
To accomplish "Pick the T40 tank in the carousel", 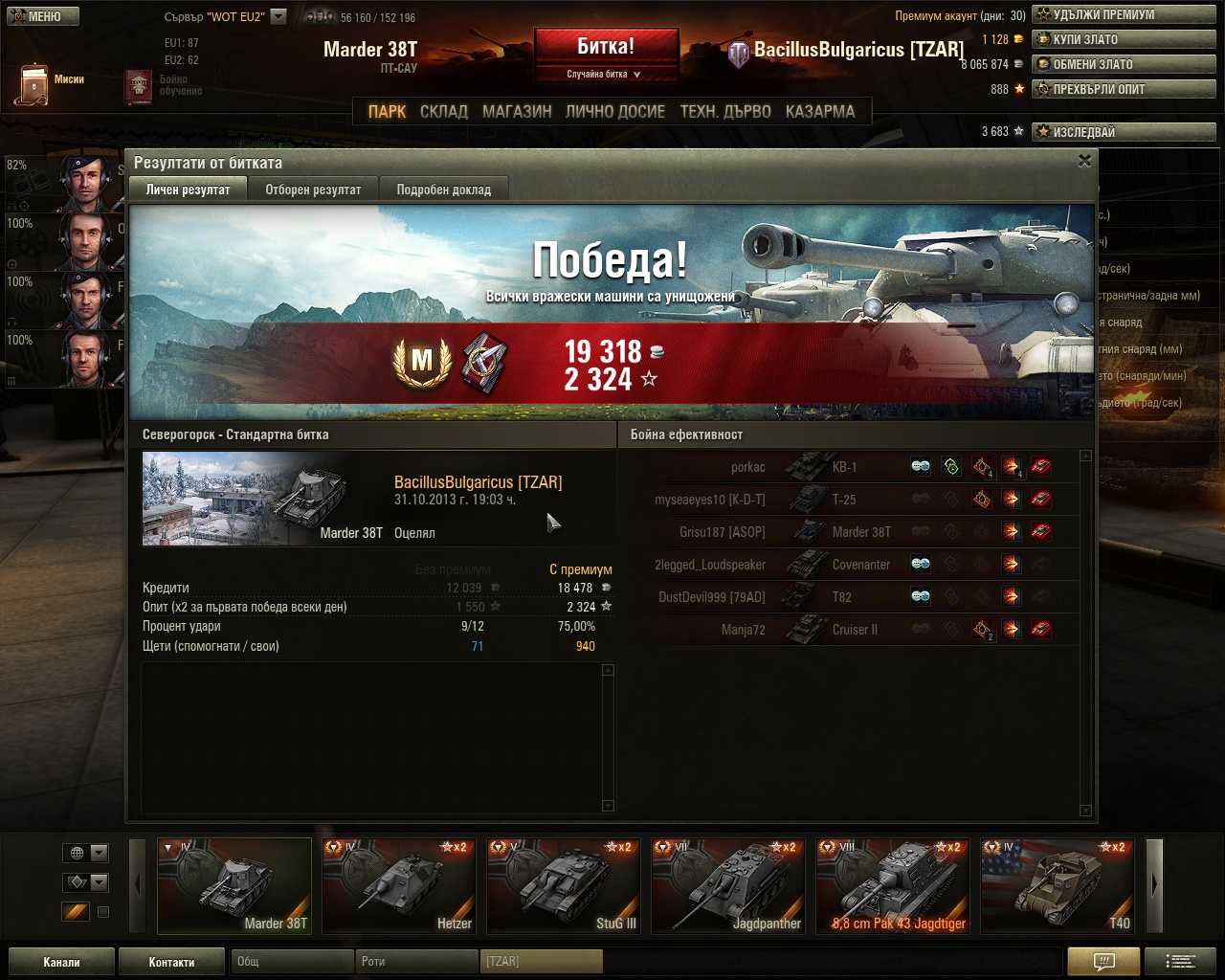I will coord(1058,886).
